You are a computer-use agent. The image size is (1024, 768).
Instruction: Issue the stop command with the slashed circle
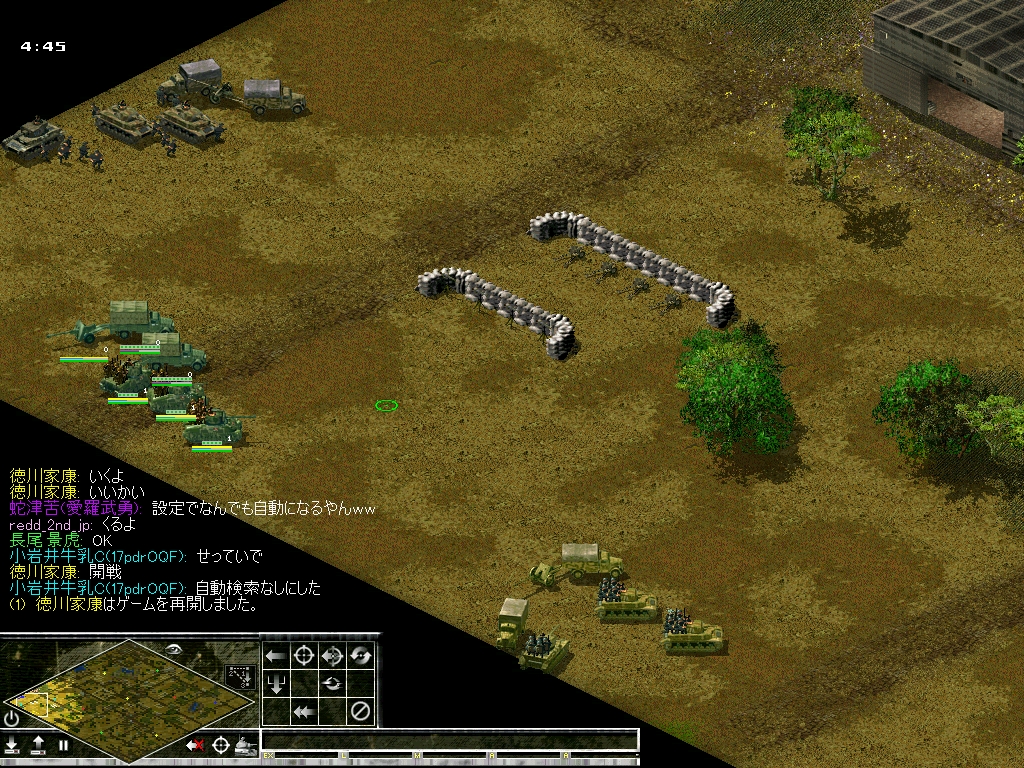click(x=361, y=711)
